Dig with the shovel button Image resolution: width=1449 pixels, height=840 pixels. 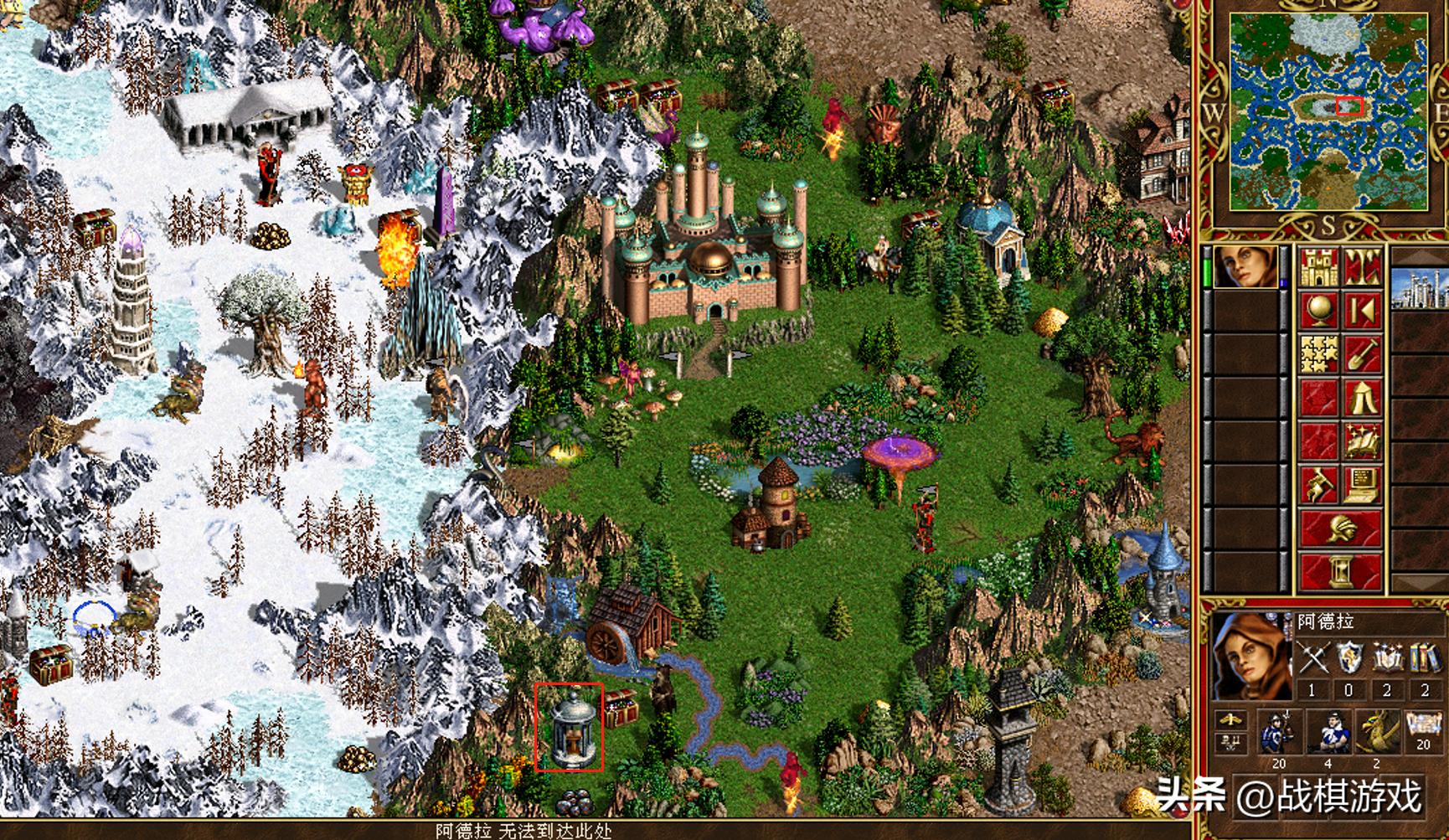(1362, 354)
